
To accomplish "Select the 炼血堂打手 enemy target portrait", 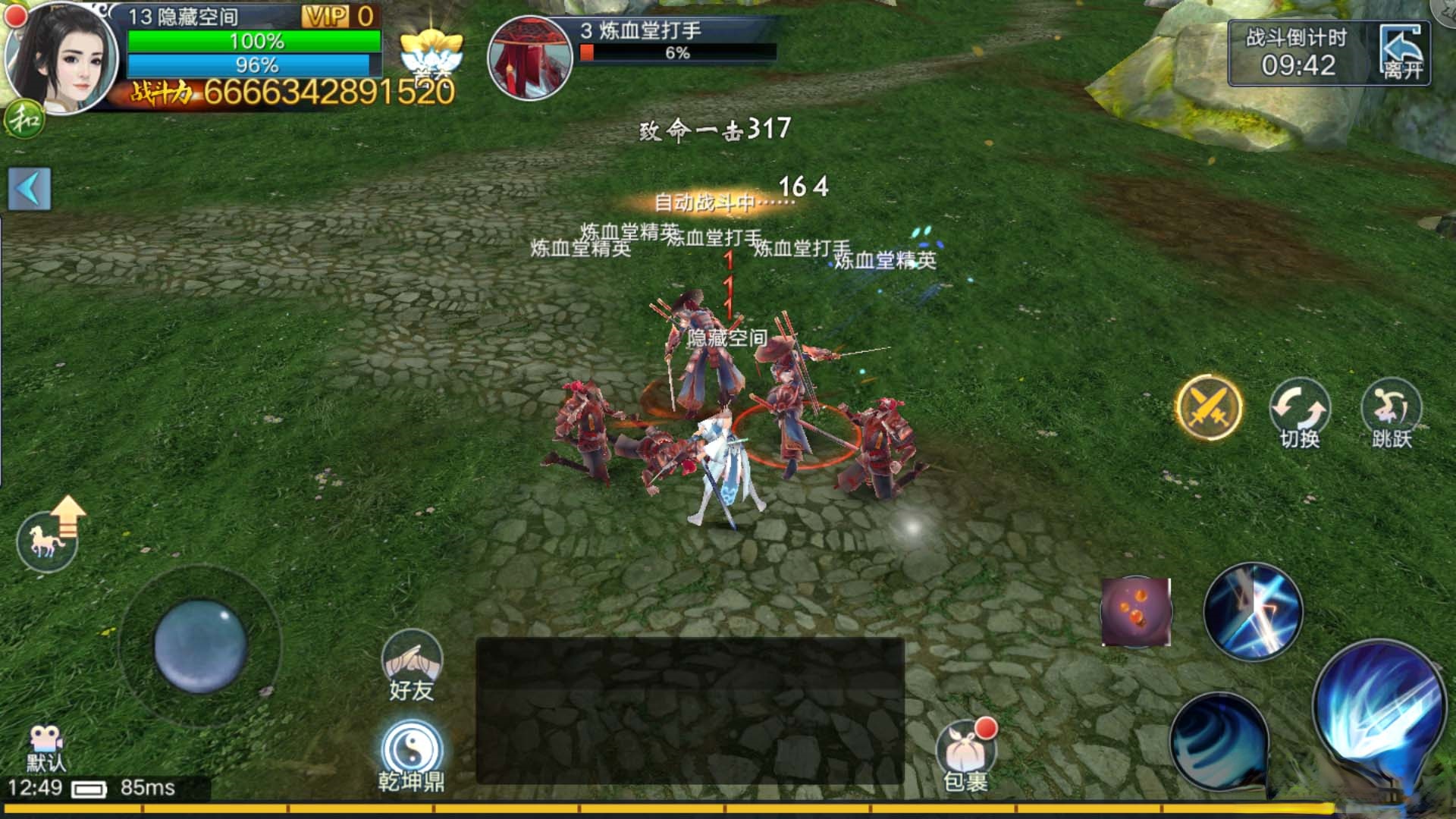I will click(529, 58).
